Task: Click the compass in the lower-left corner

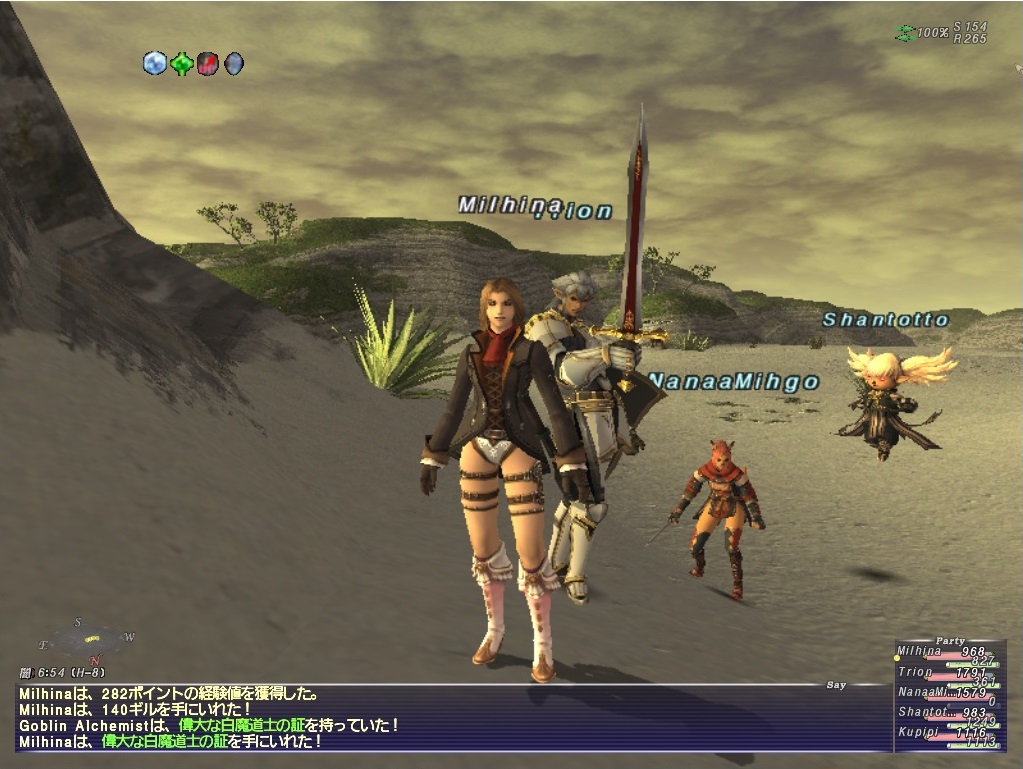Action: click(88, 639)
